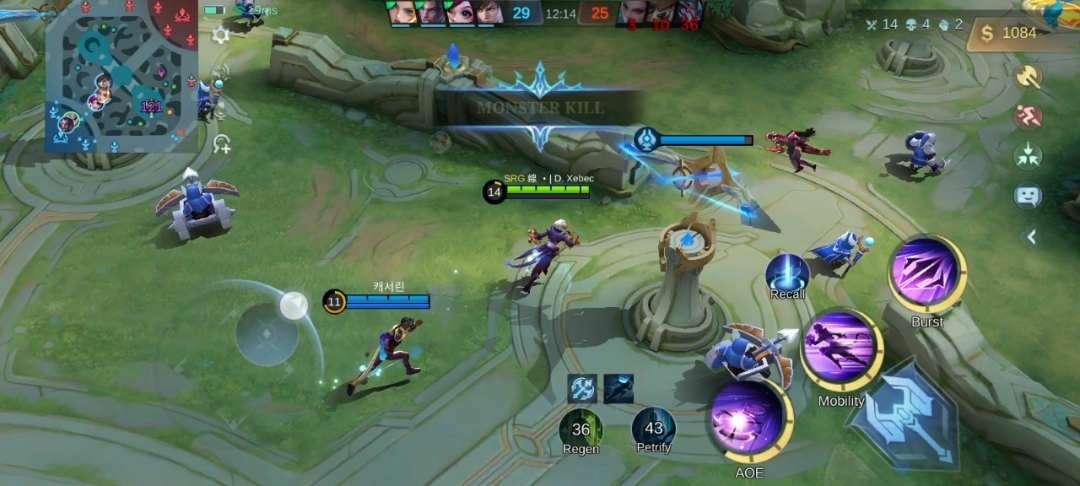Open the quick chat bubble

click(1028, 196)
